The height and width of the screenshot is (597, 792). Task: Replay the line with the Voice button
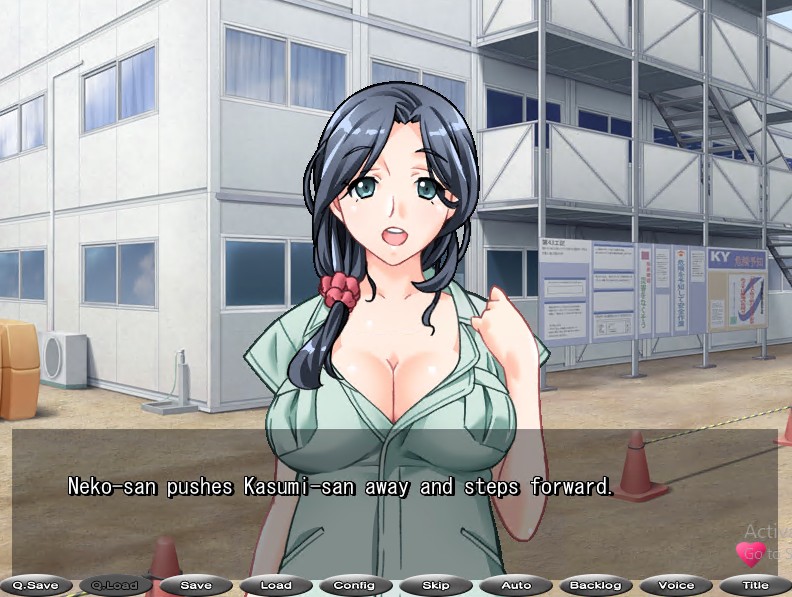click(676, 585)
